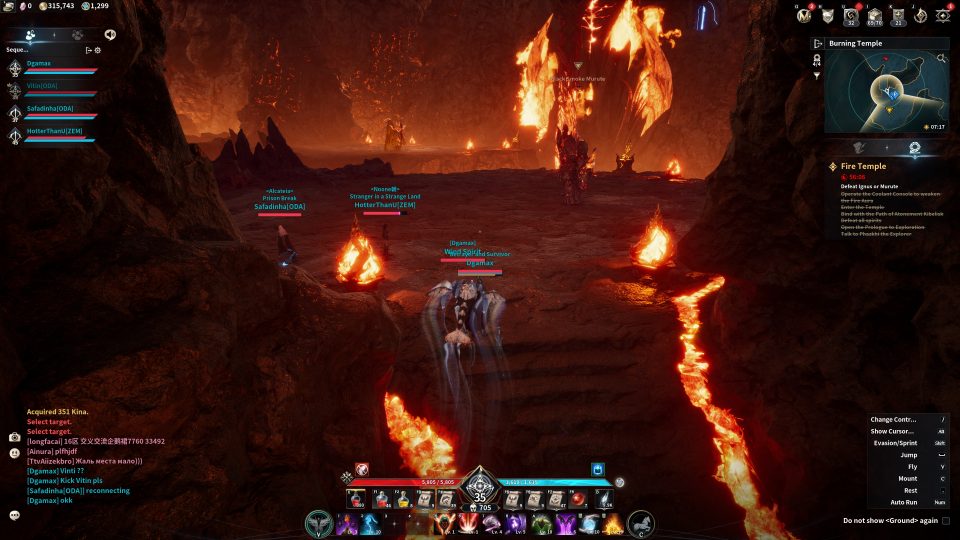The image size is (960, 540).
Task: Open the minimap filter funnel
Action: point(817,75)
